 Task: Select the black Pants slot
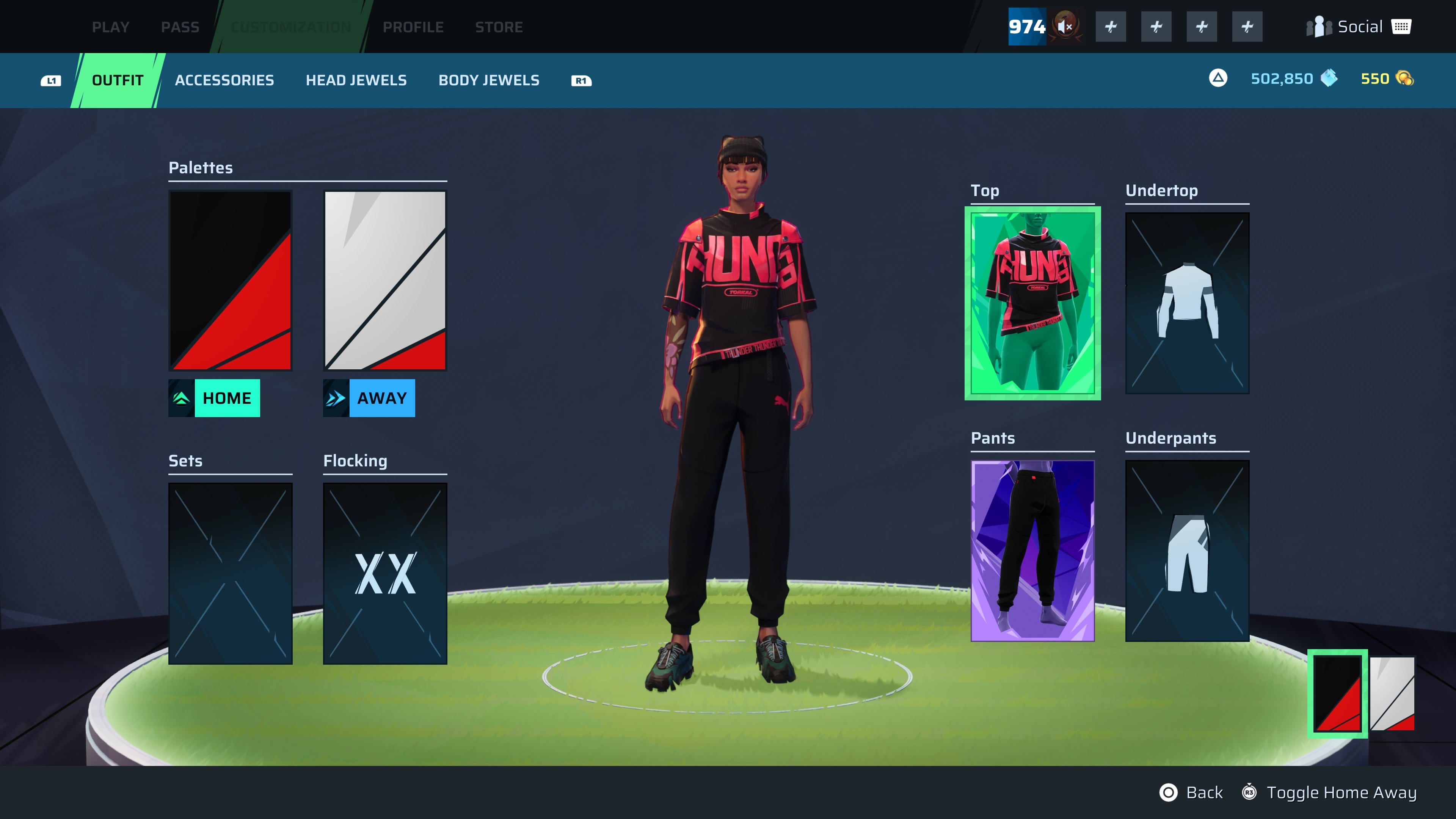point(1032,551)
